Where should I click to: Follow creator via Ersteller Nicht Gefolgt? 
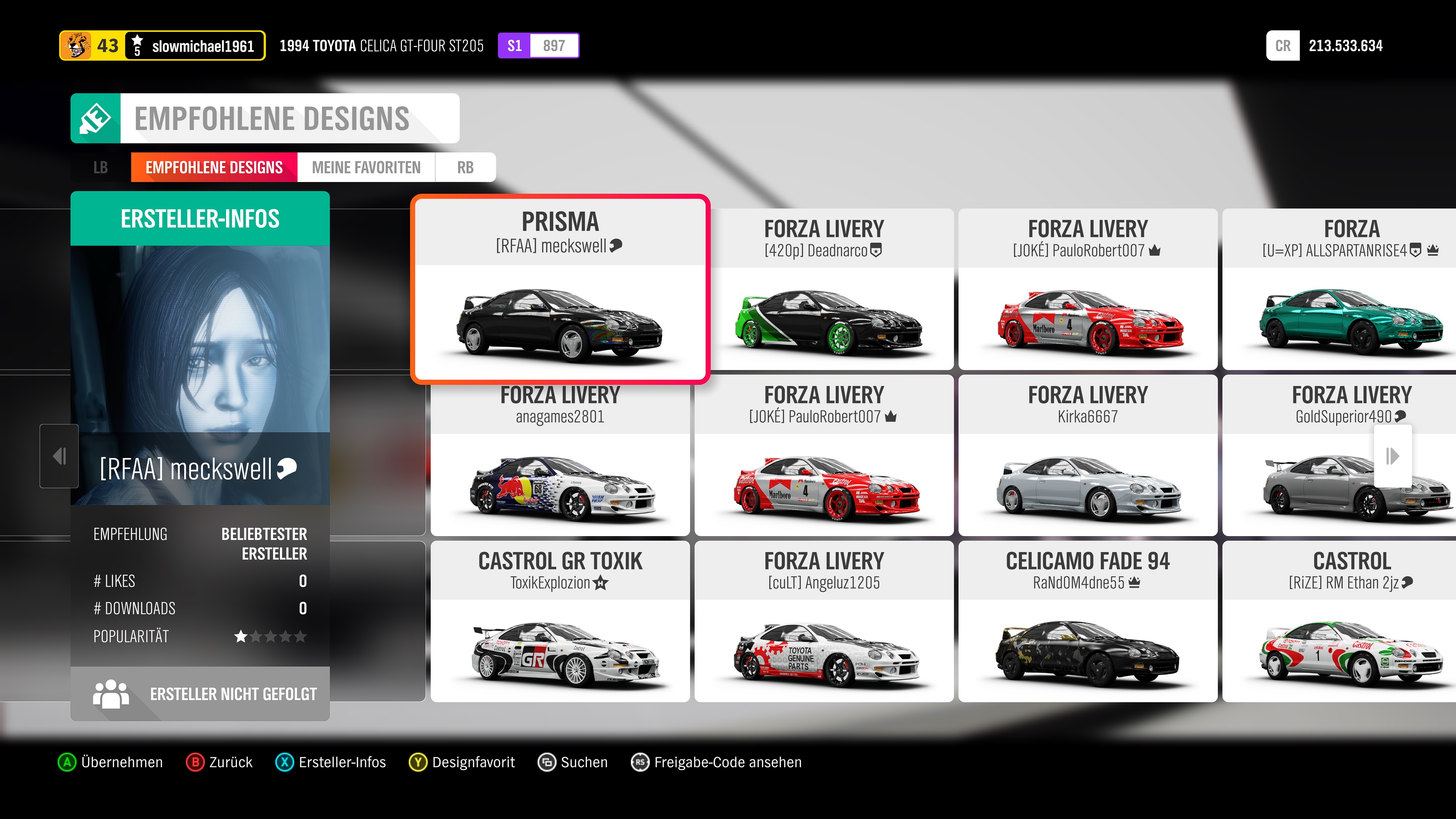[200, 693]
